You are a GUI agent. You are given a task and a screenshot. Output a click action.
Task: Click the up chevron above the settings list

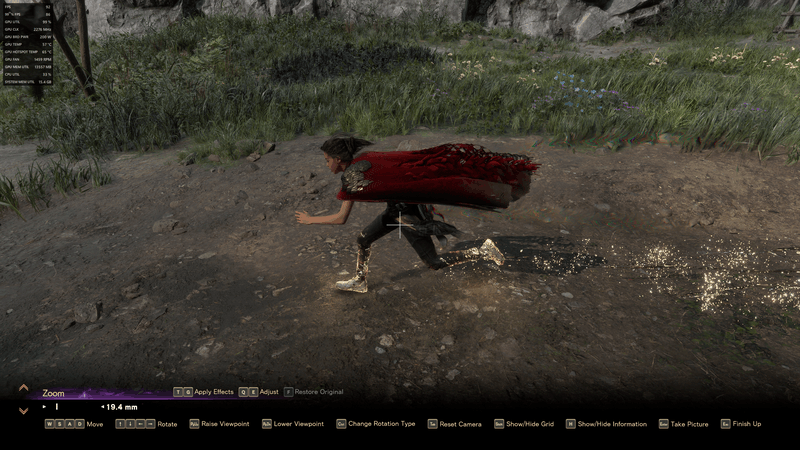23,387
